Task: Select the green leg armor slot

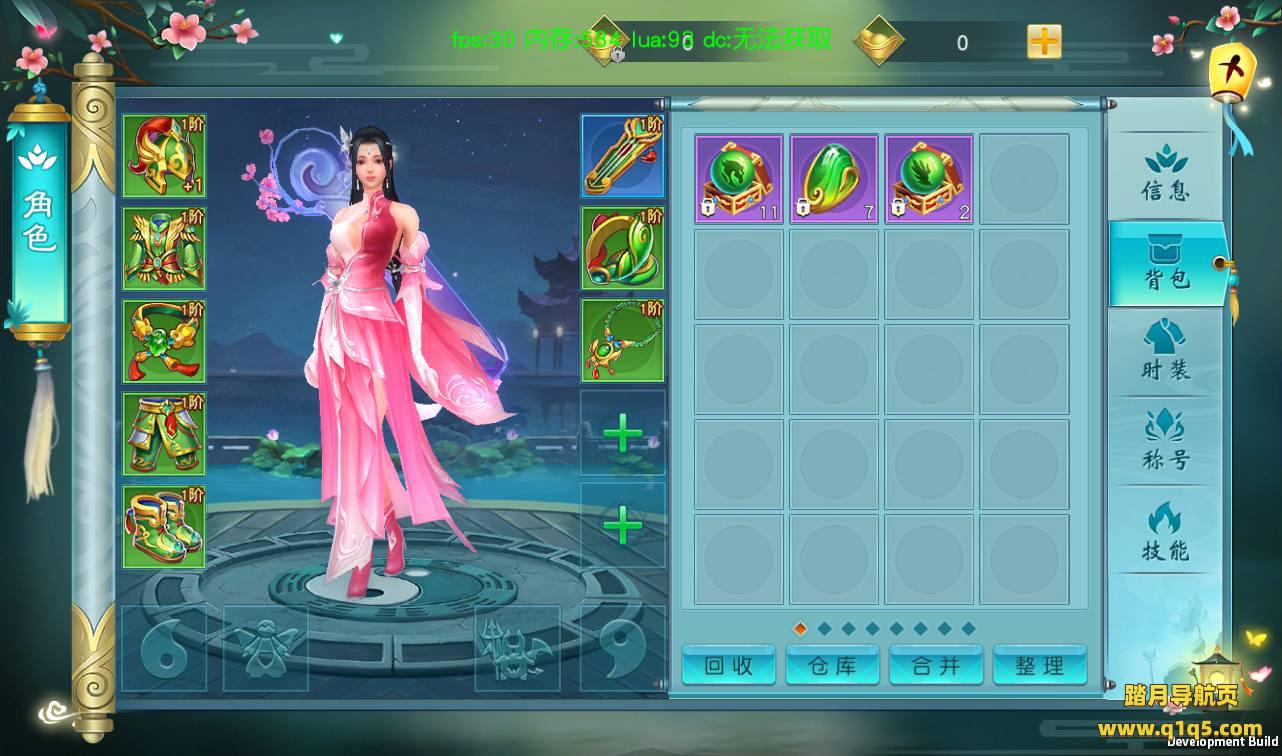Action: 164,434
